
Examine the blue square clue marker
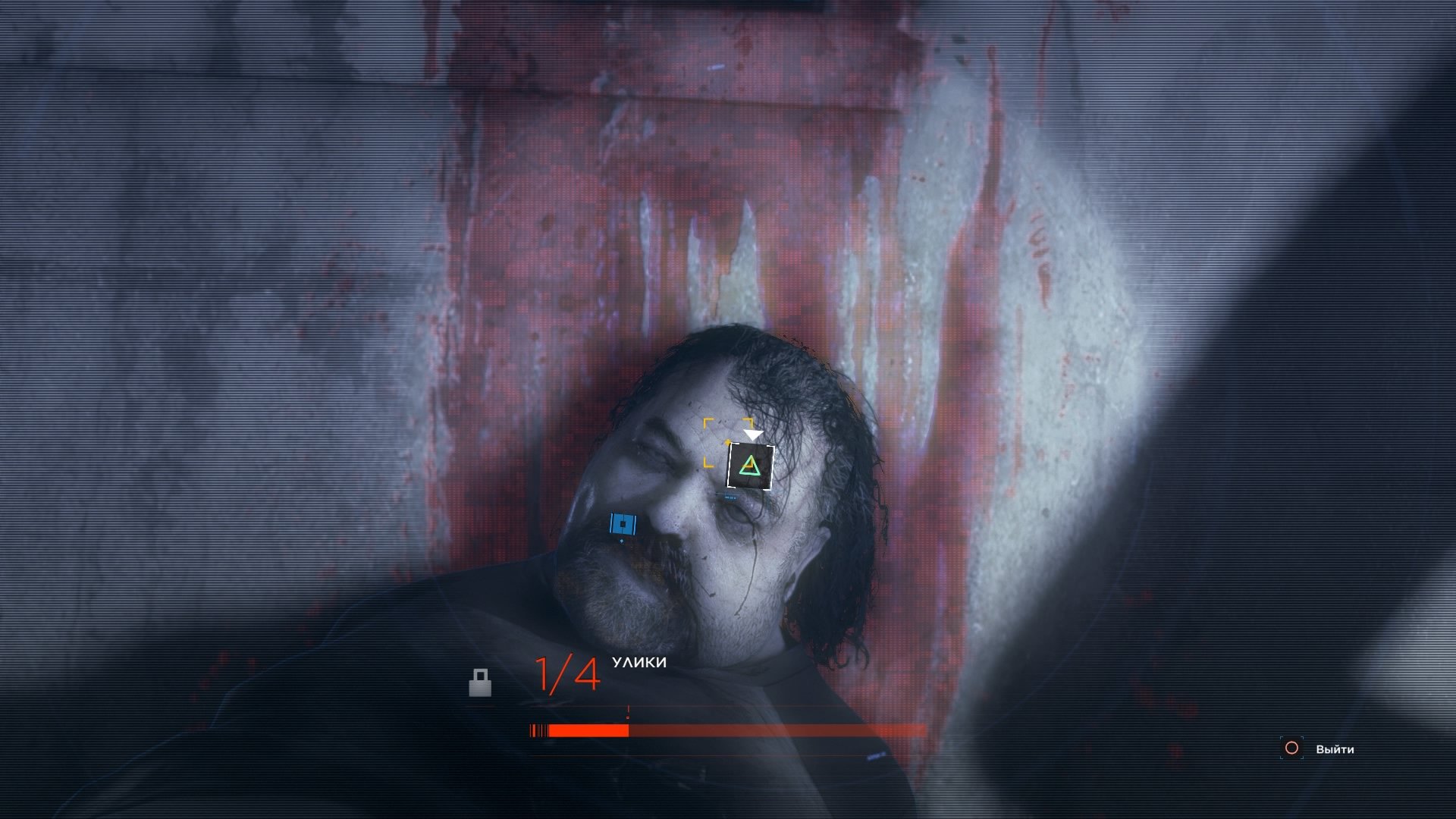(623, 524)
